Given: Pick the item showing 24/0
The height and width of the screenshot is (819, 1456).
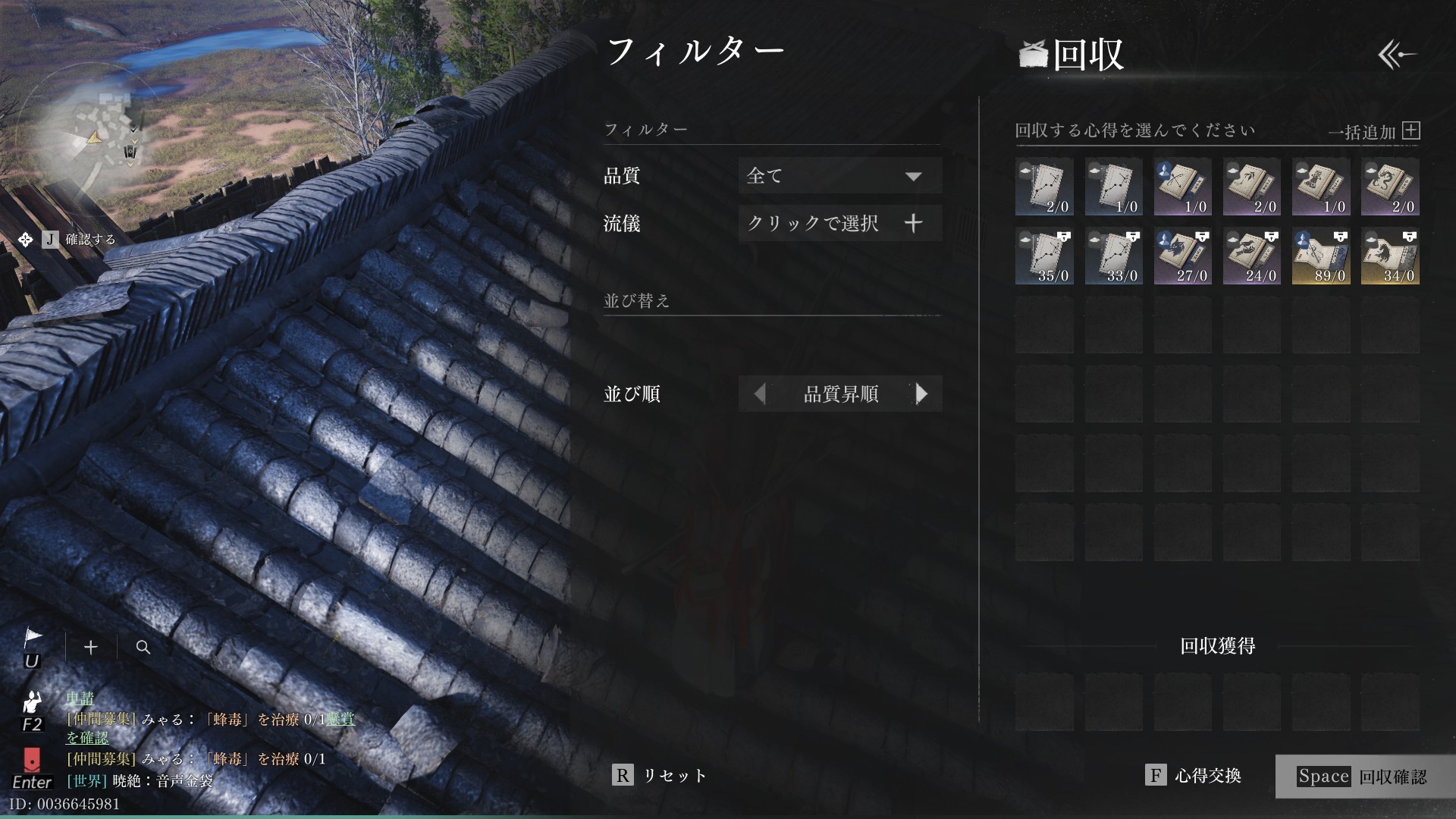Looking at the screenshot, I should pyautogui.click(x=1251, y=256).
